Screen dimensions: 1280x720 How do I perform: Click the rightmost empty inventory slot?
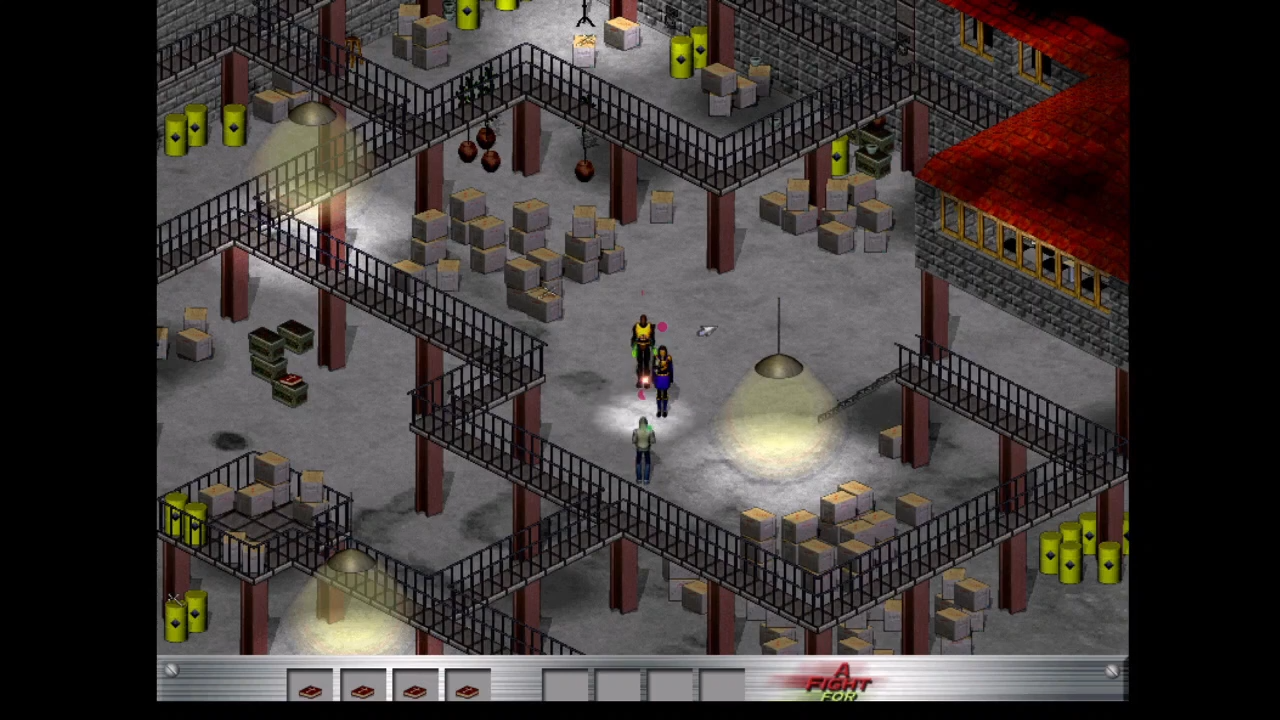(x=722, y=687)
